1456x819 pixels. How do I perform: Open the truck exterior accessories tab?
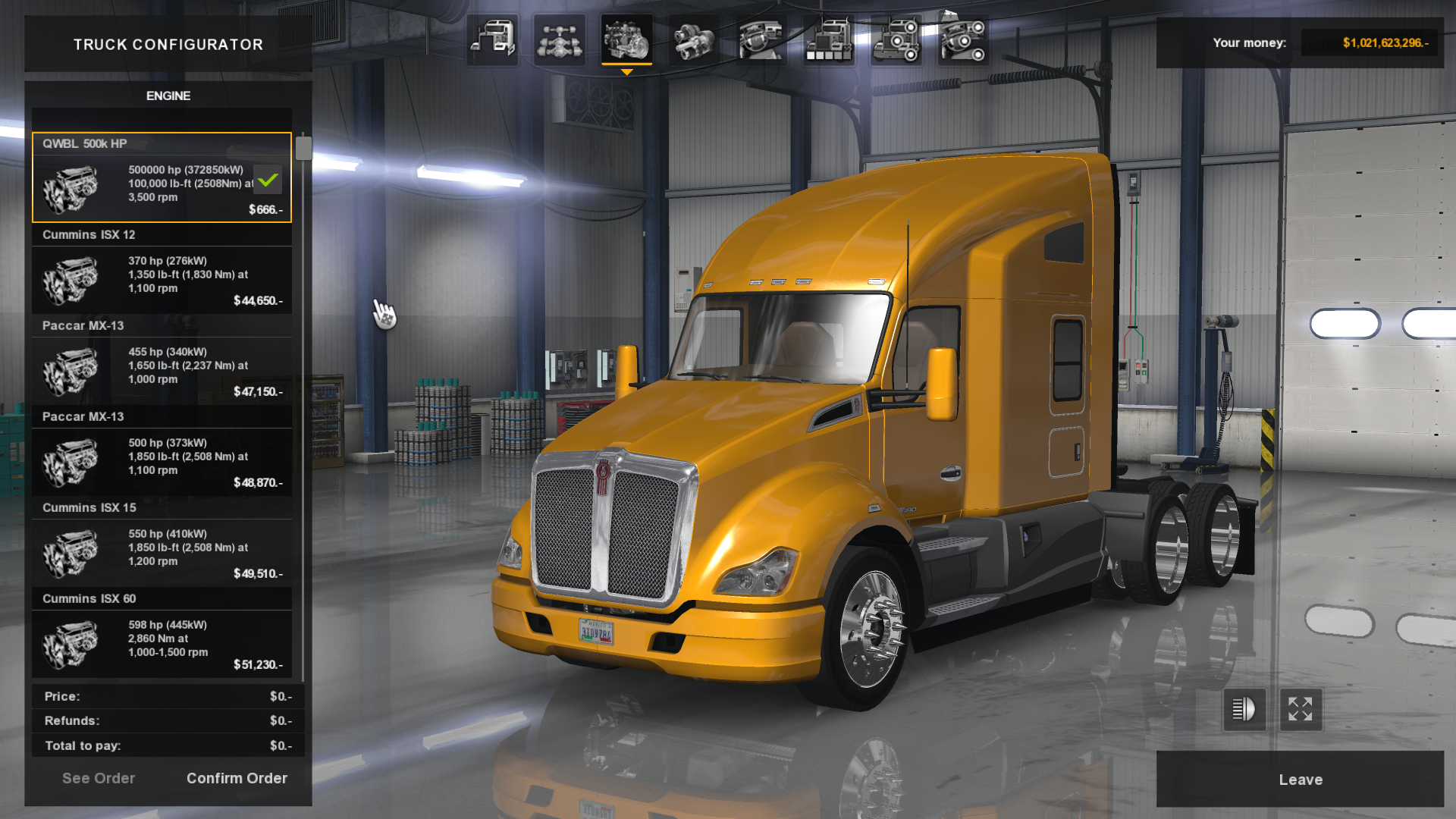pyautogui.click(x=896, y=39)
